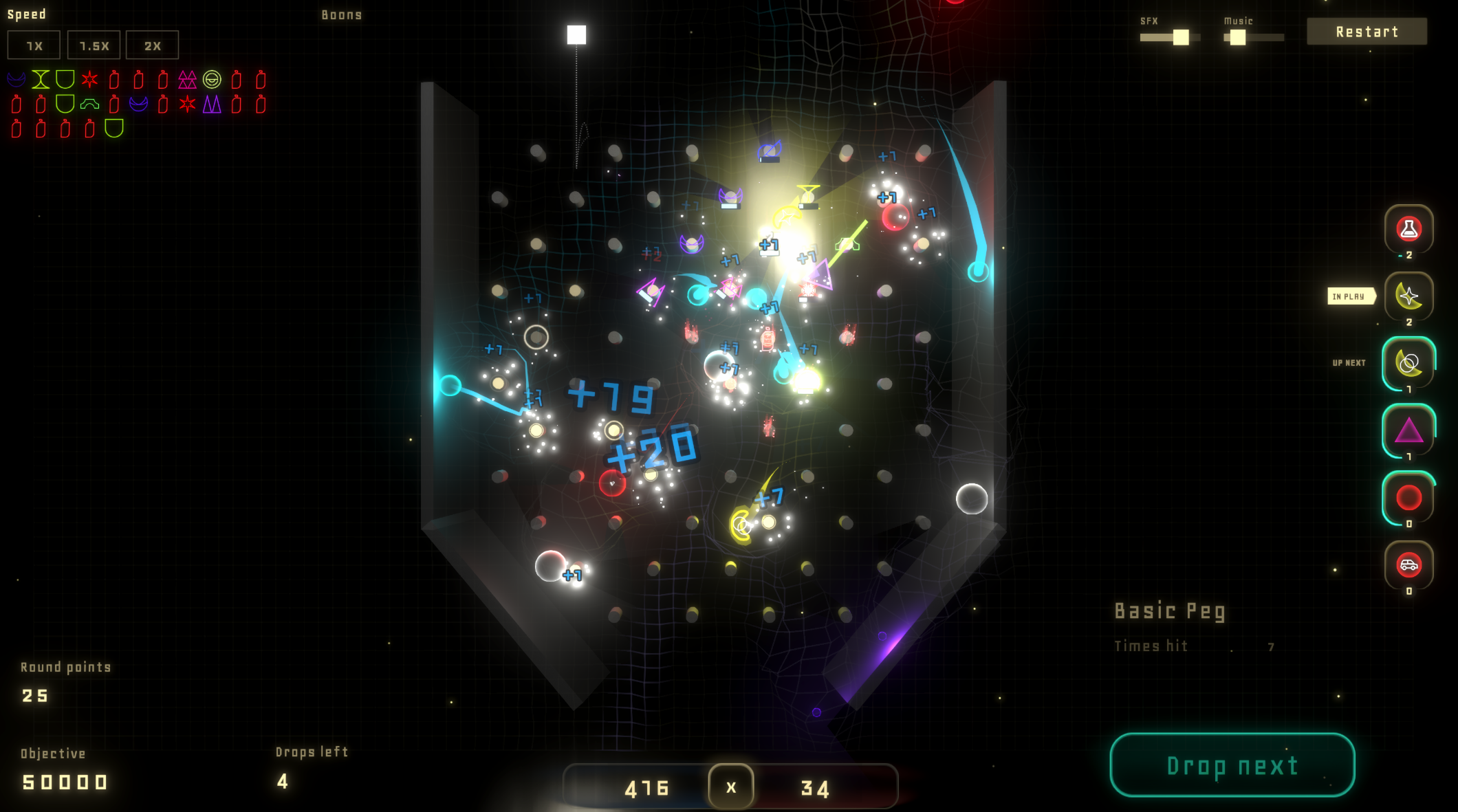
Task: Select the red flask ball slot
Action: coord(1408,229)
